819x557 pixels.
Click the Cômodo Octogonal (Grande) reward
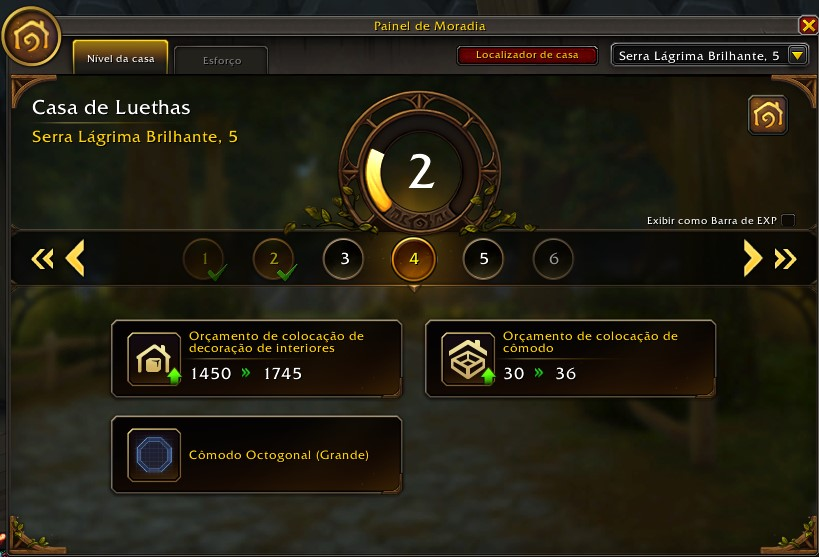256,455
